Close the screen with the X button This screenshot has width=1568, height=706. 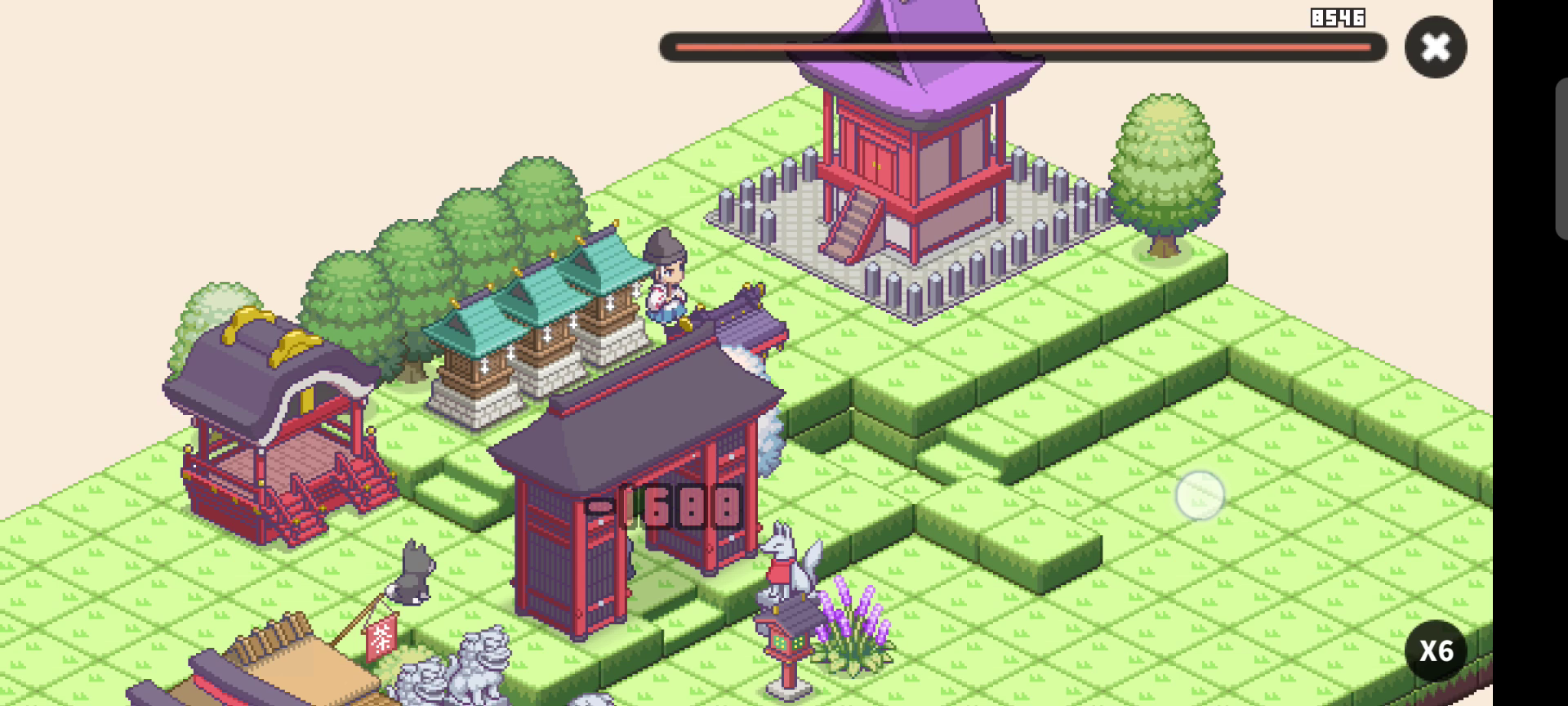click(x=1435, y=47)
